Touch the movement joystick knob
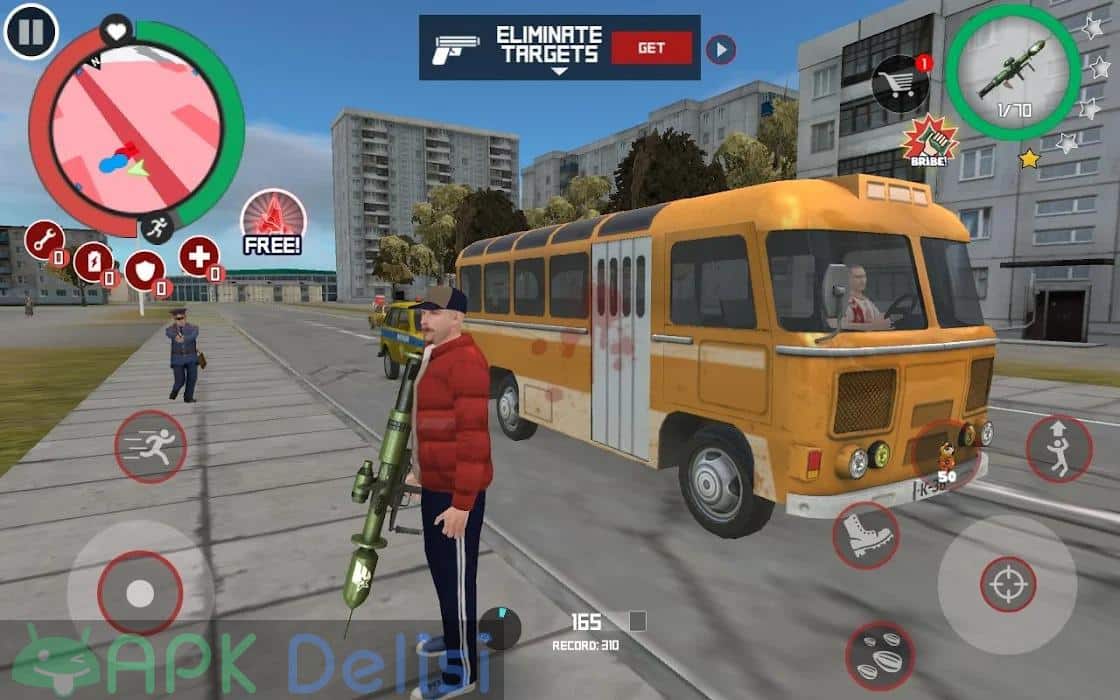This screenshot has width=1120, height=700. coord(140,593)
